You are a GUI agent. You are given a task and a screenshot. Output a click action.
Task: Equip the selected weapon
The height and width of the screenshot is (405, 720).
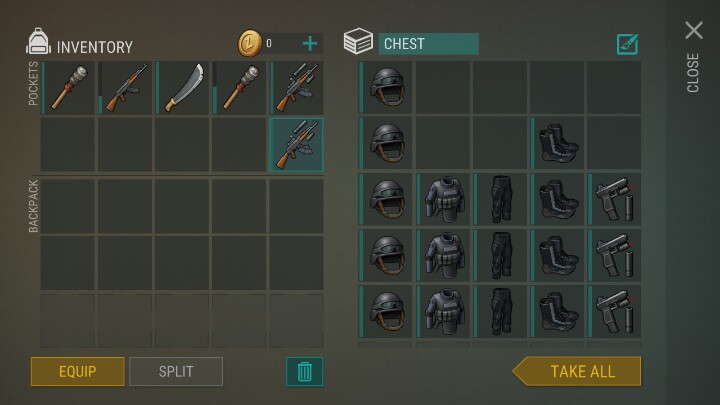77,371
